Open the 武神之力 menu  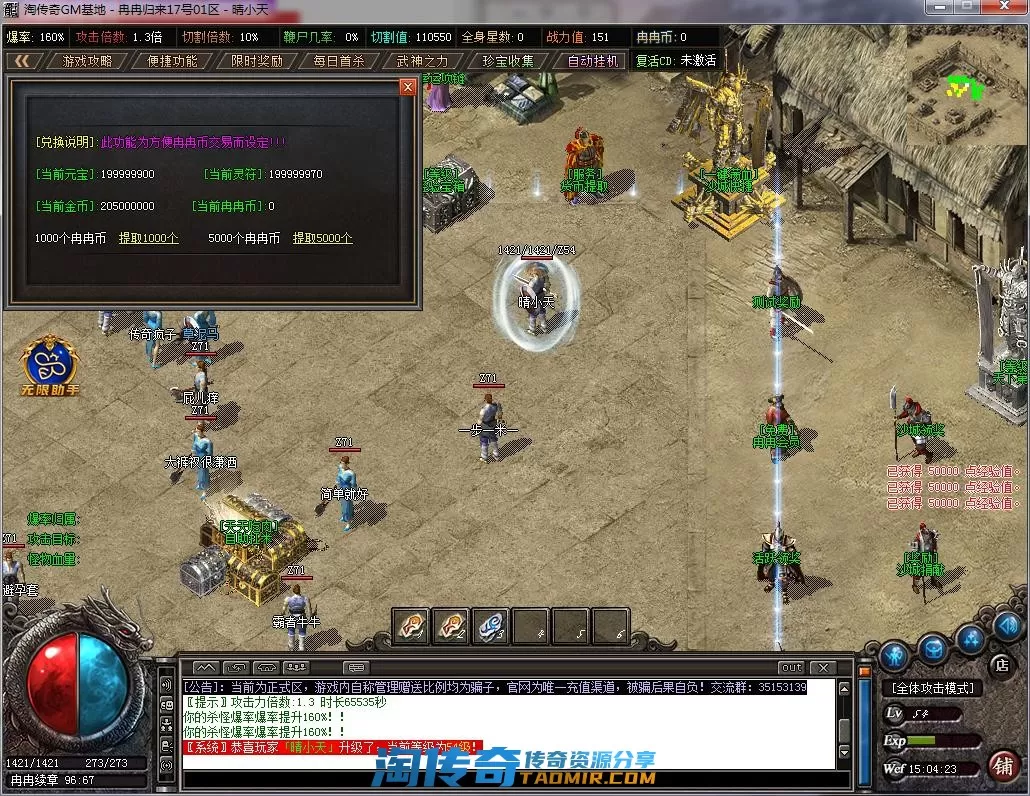pos(422,60)
